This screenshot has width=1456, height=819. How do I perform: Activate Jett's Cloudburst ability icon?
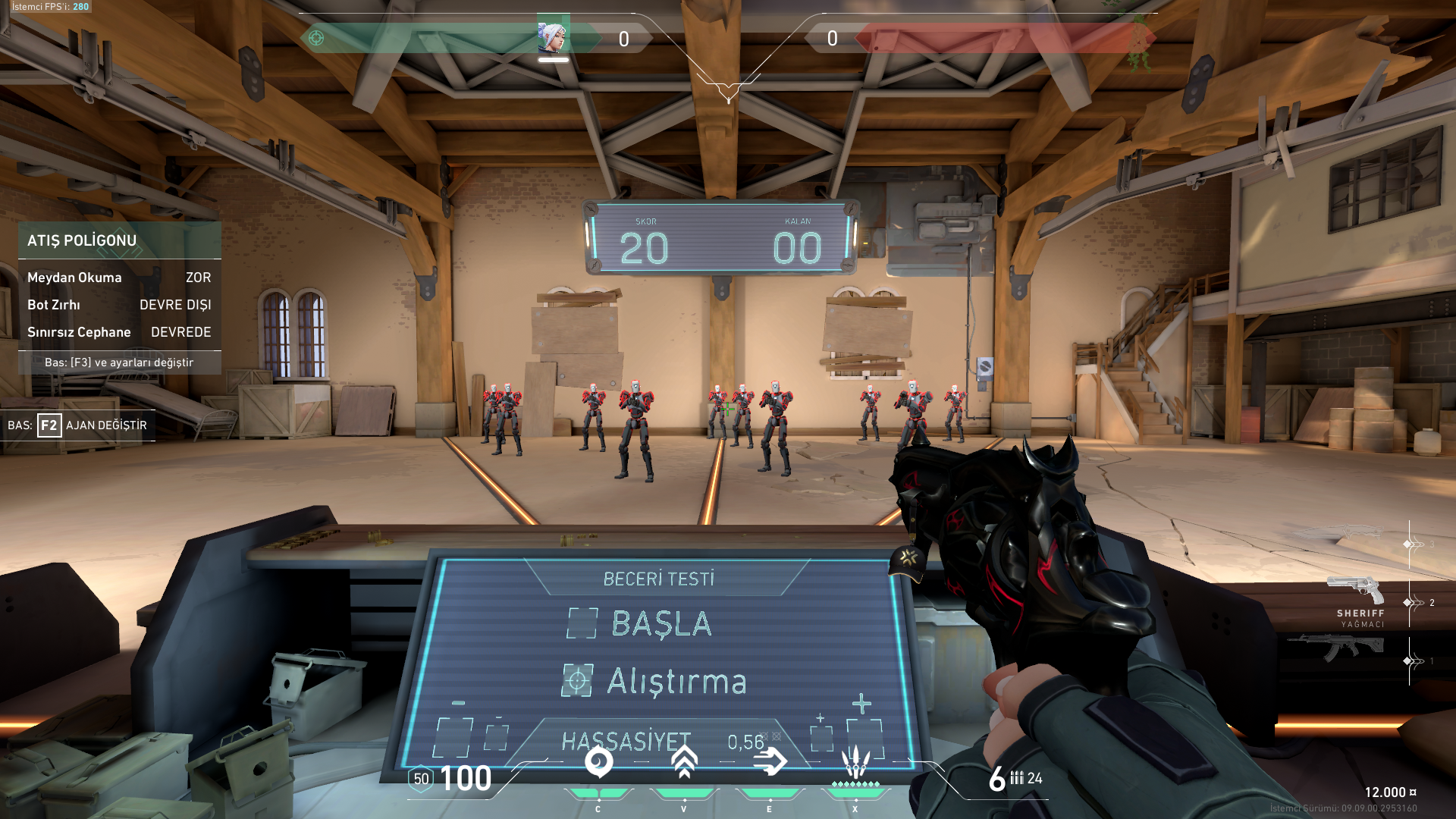pyautogui.click(x=598, y=762)
